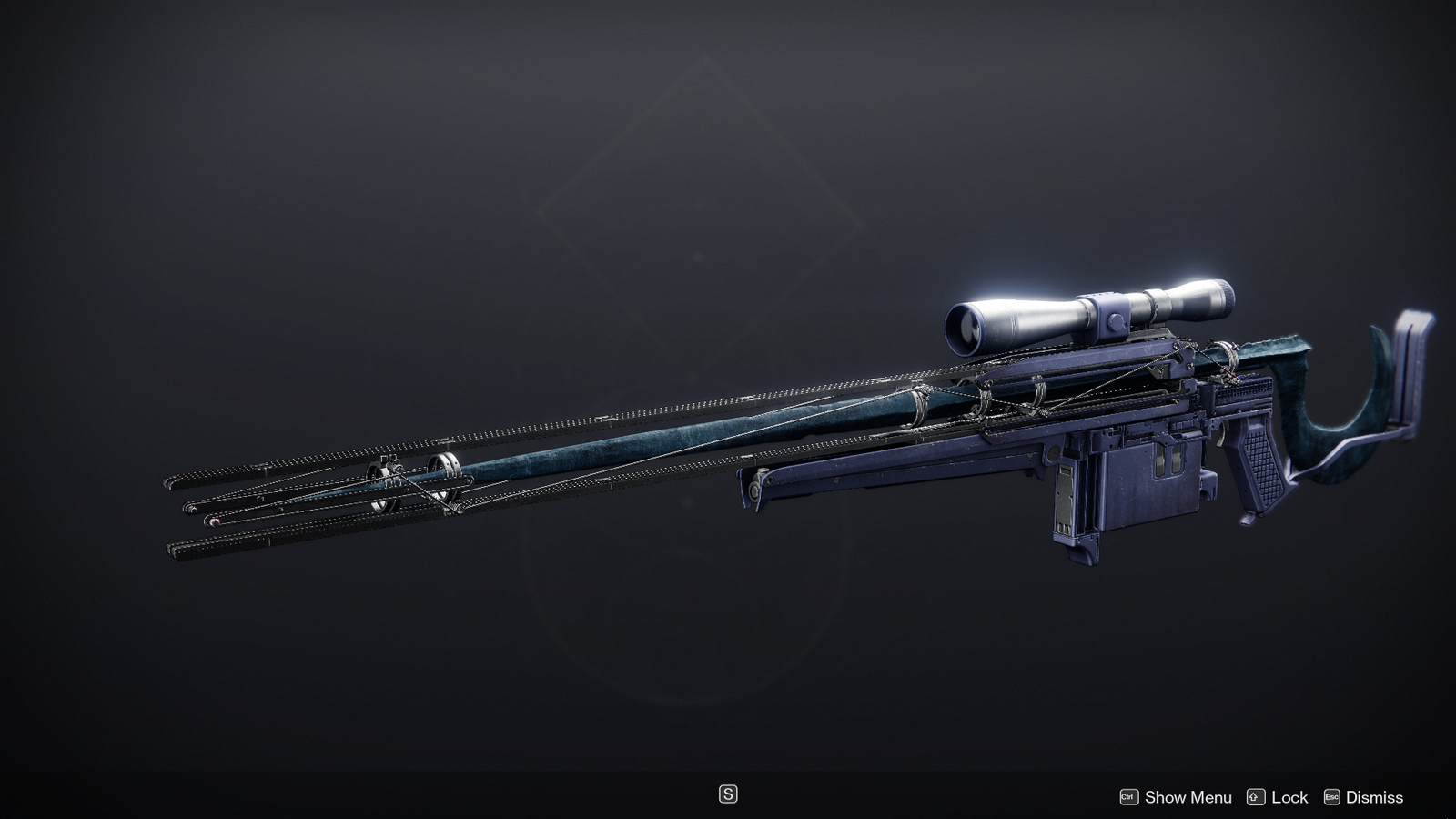Click the trigger inside the trigger guard

pyautogui.click(x=1222, y=434)
